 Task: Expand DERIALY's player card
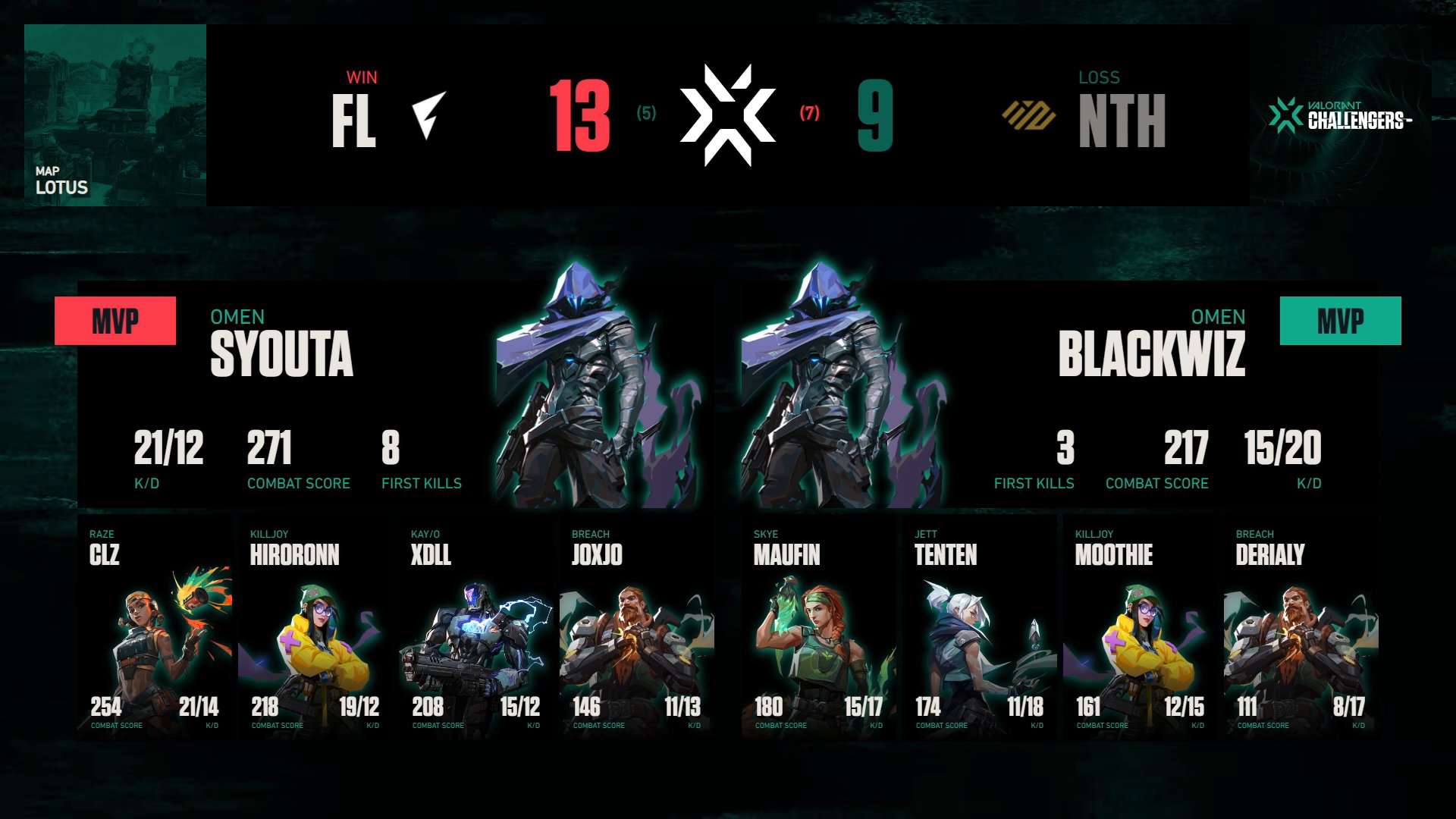1301,633
